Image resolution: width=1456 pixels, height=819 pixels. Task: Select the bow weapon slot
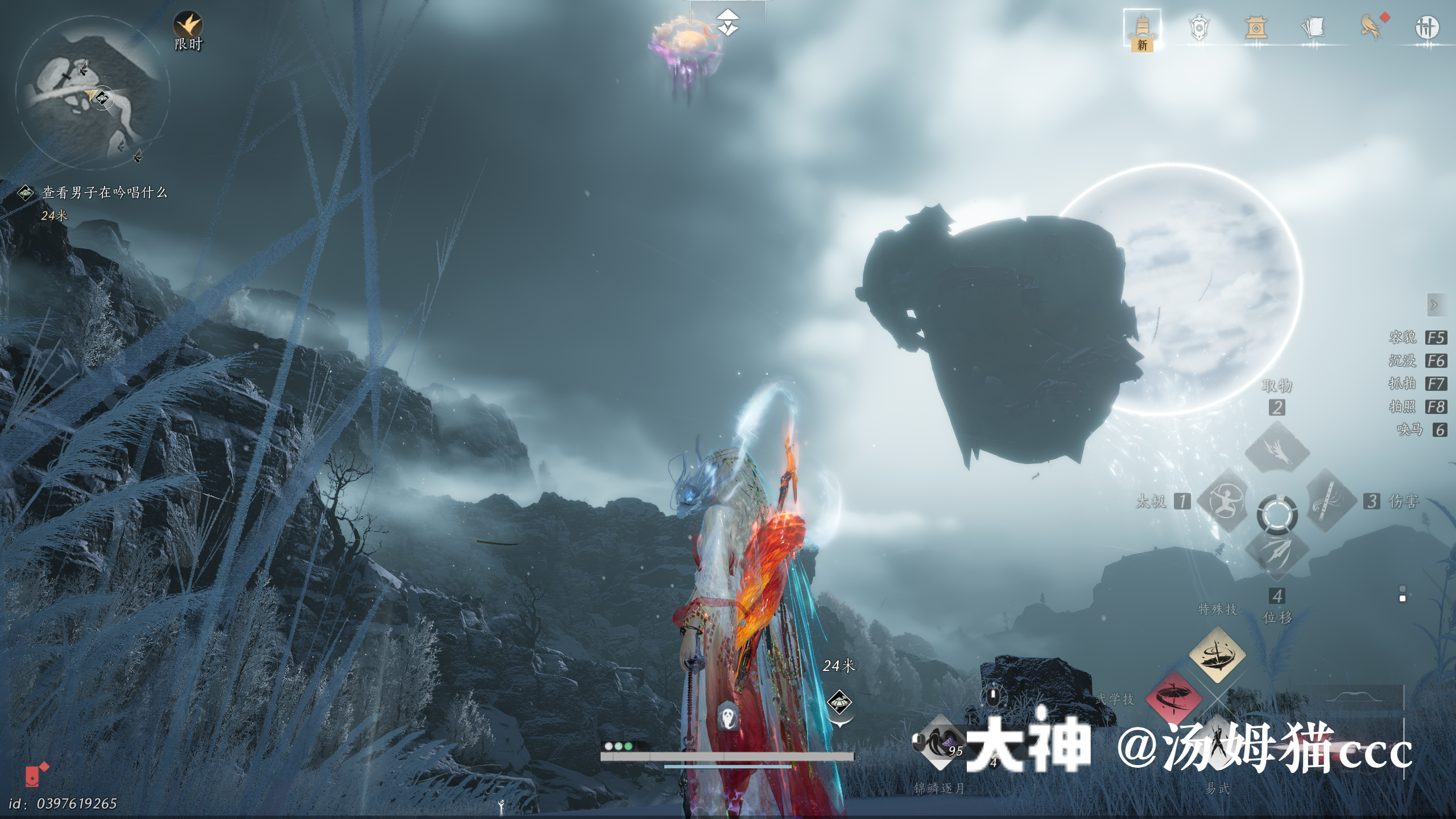point(1365,698)
